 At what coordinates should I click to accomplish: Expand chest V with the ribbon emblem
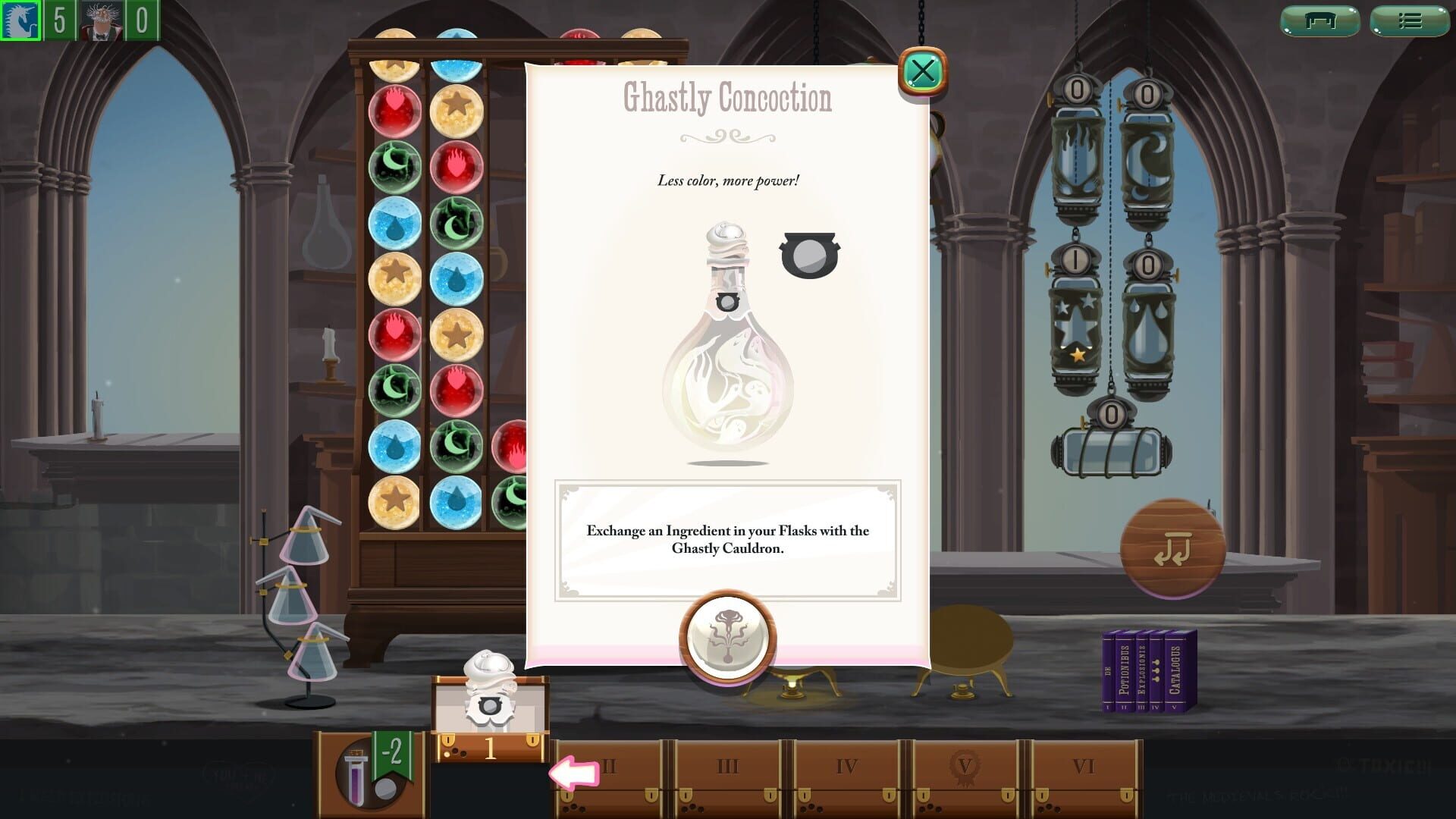click(x=963, y=767)
